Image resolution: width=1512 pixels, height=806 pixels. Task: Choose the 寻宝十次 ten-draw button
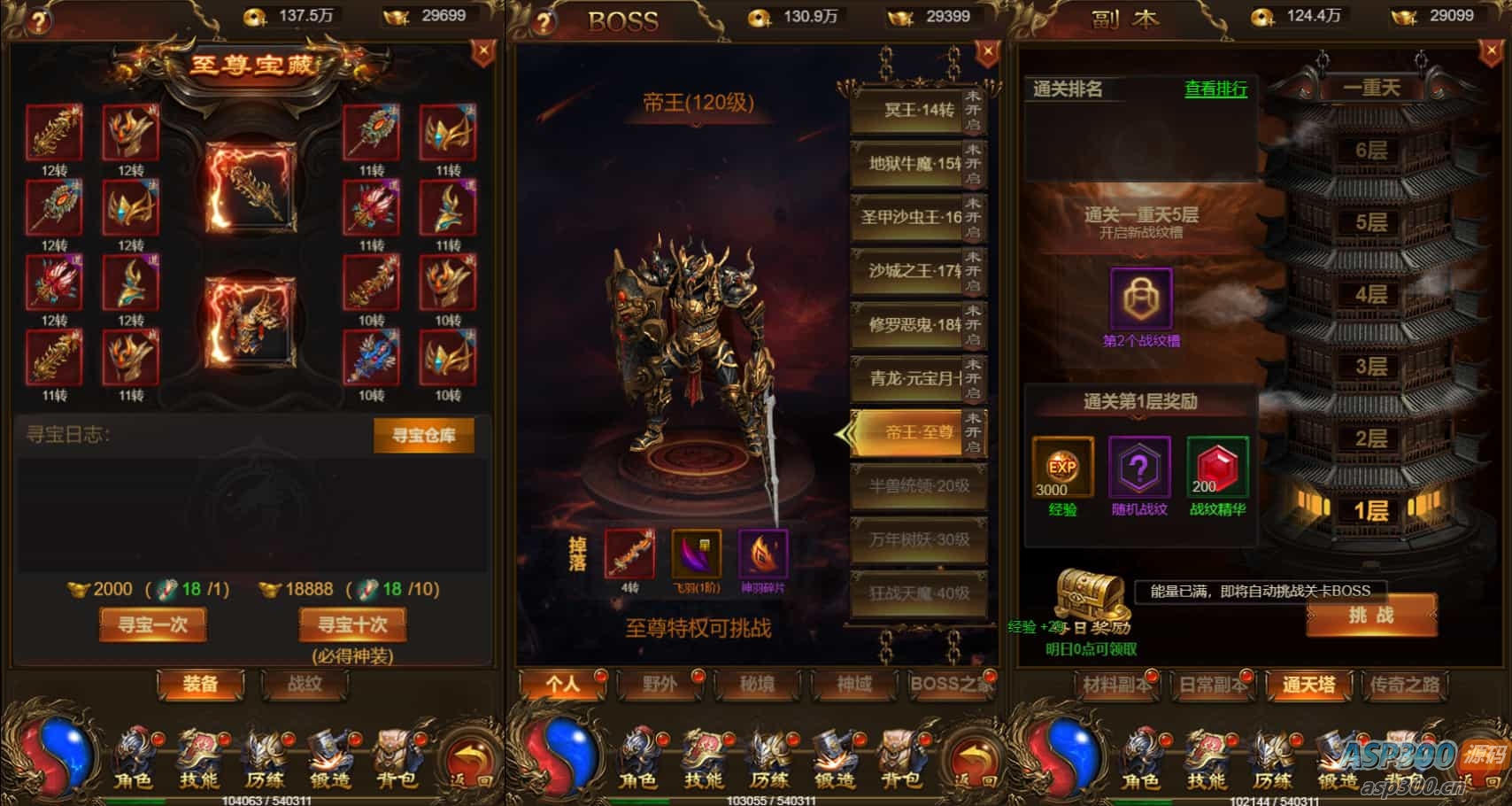point(353,624)
